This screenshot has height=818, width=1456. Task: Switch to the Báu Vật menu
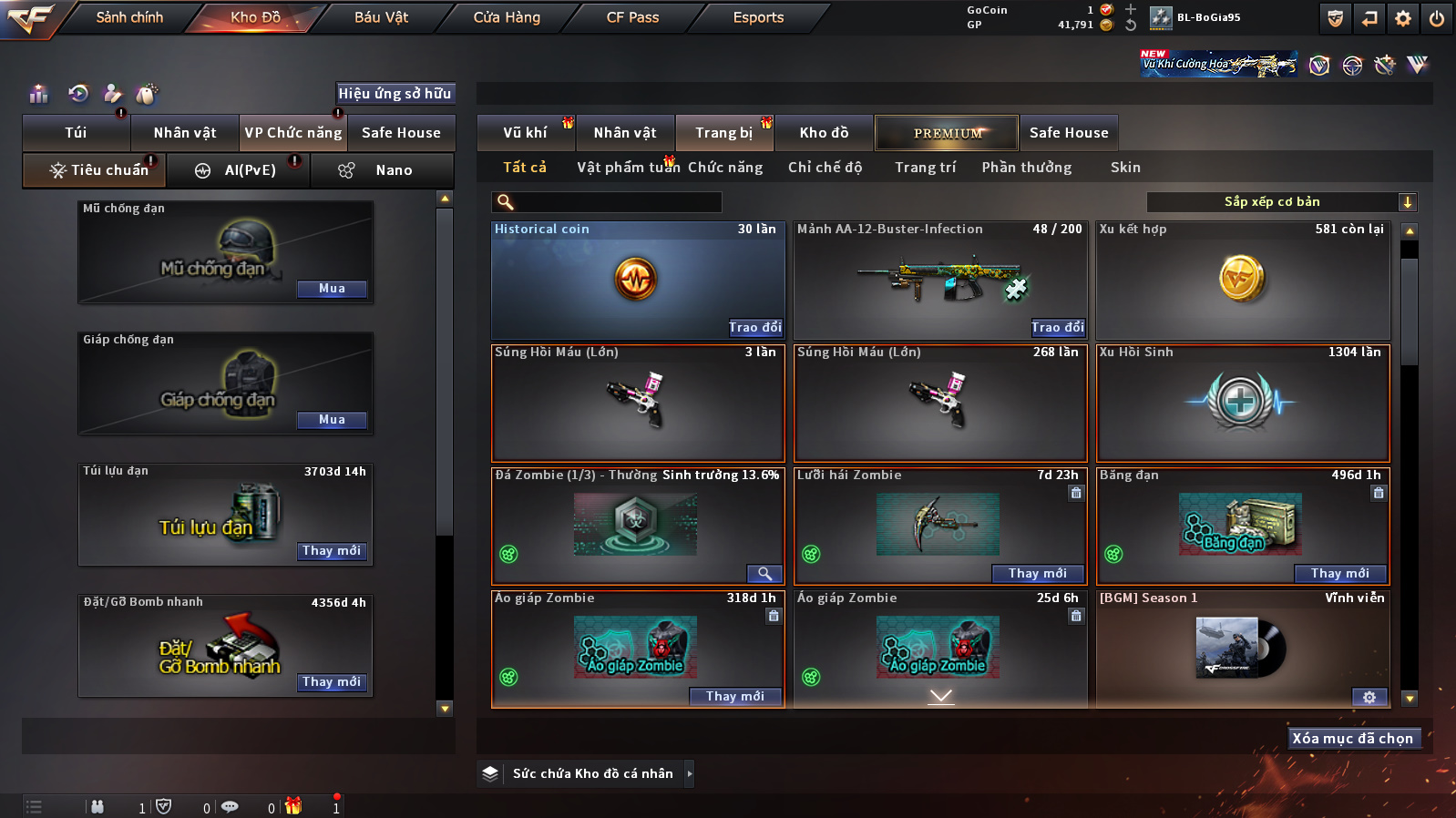click(381, 17)
